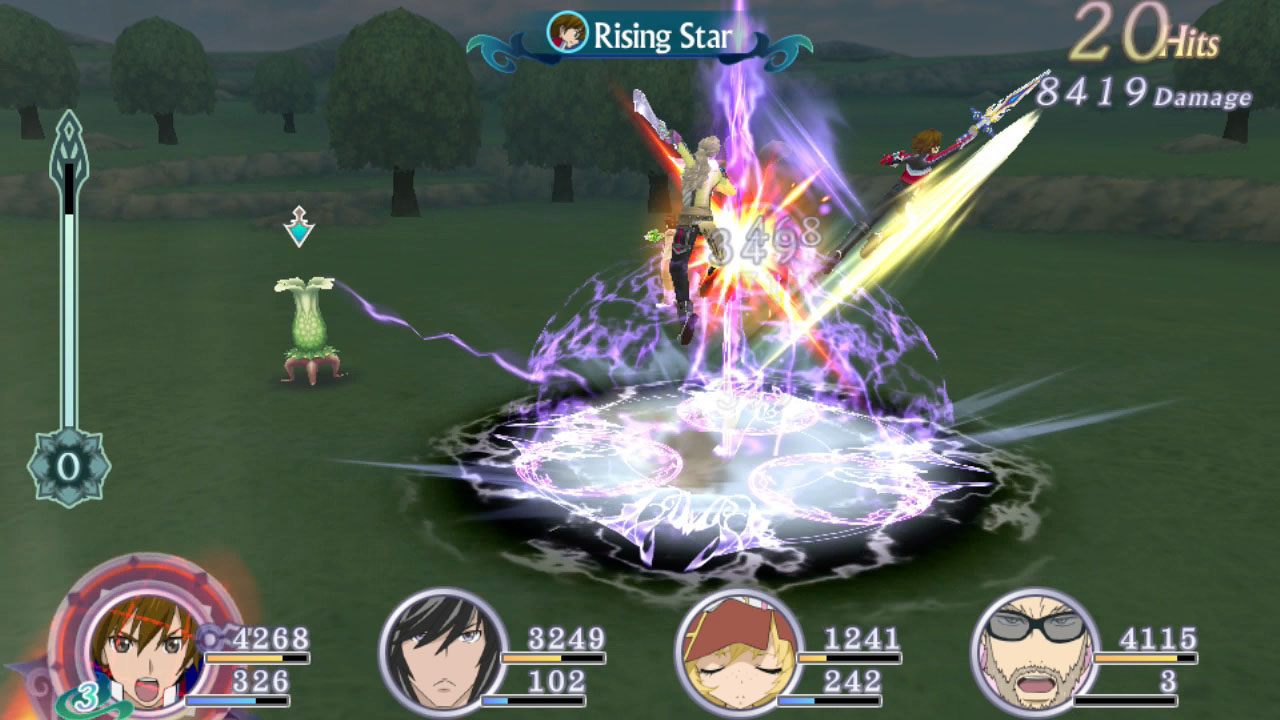Pick the sleeping blonde girl's portrait
This screenshot has width=1280, height=720.
(738, 651)
